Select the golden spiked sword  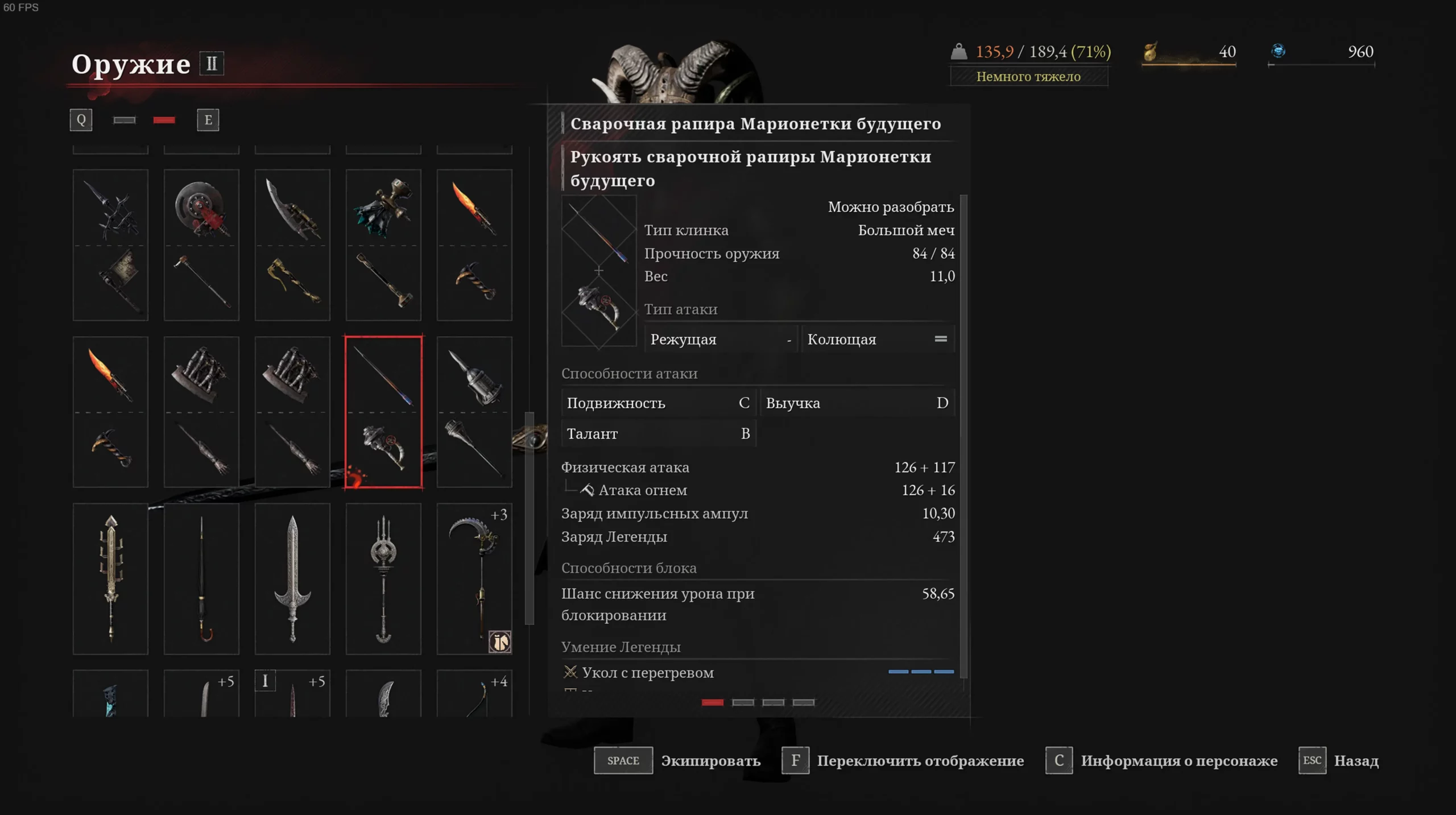click(x=110, y=578)
